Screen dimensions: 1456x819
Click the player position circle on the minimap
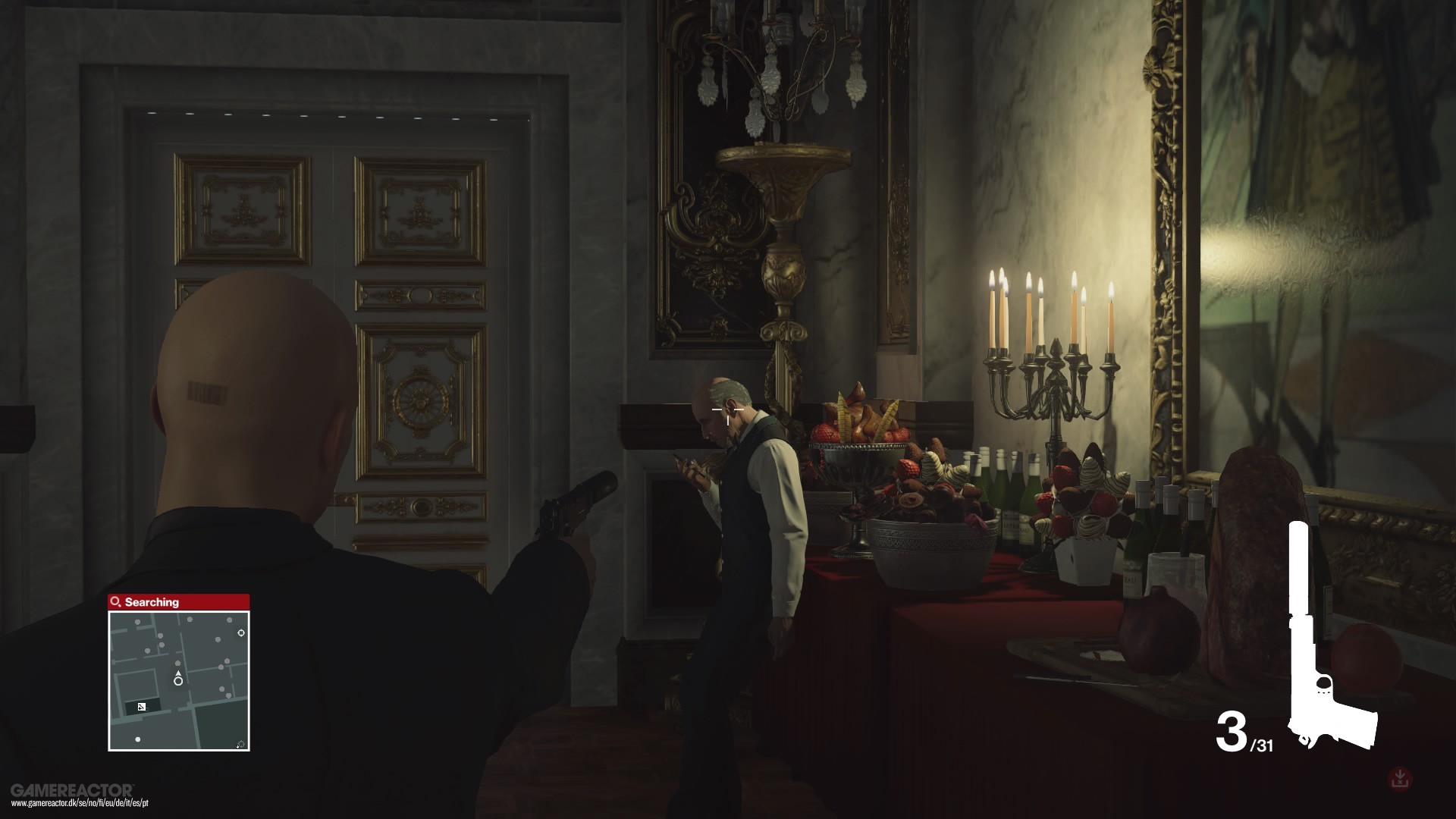(178, 682)
